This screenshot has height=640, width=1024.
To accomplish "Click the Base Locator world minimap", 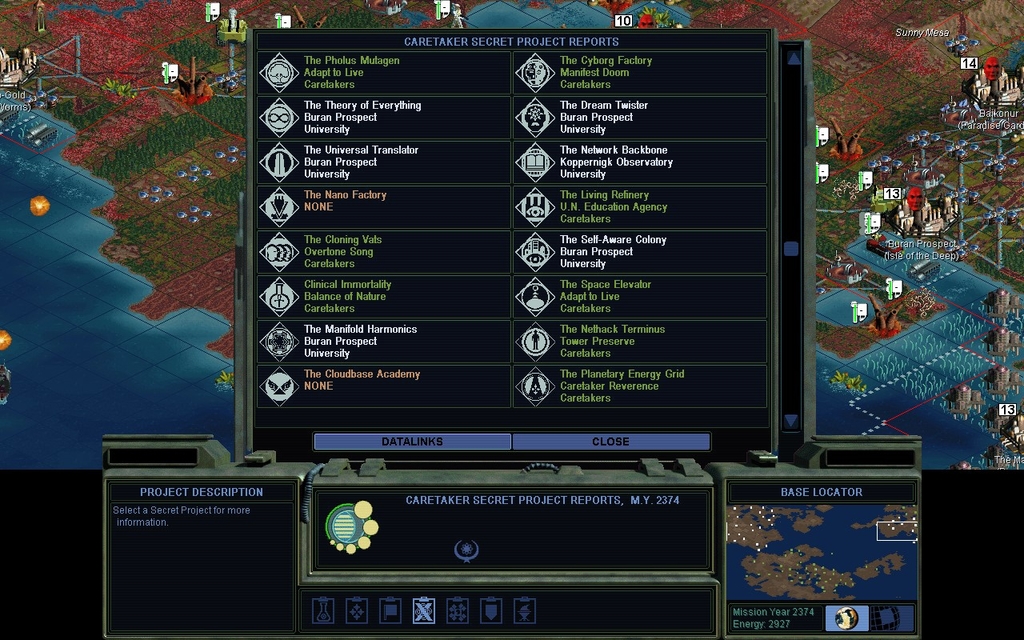I will [821, 552].
